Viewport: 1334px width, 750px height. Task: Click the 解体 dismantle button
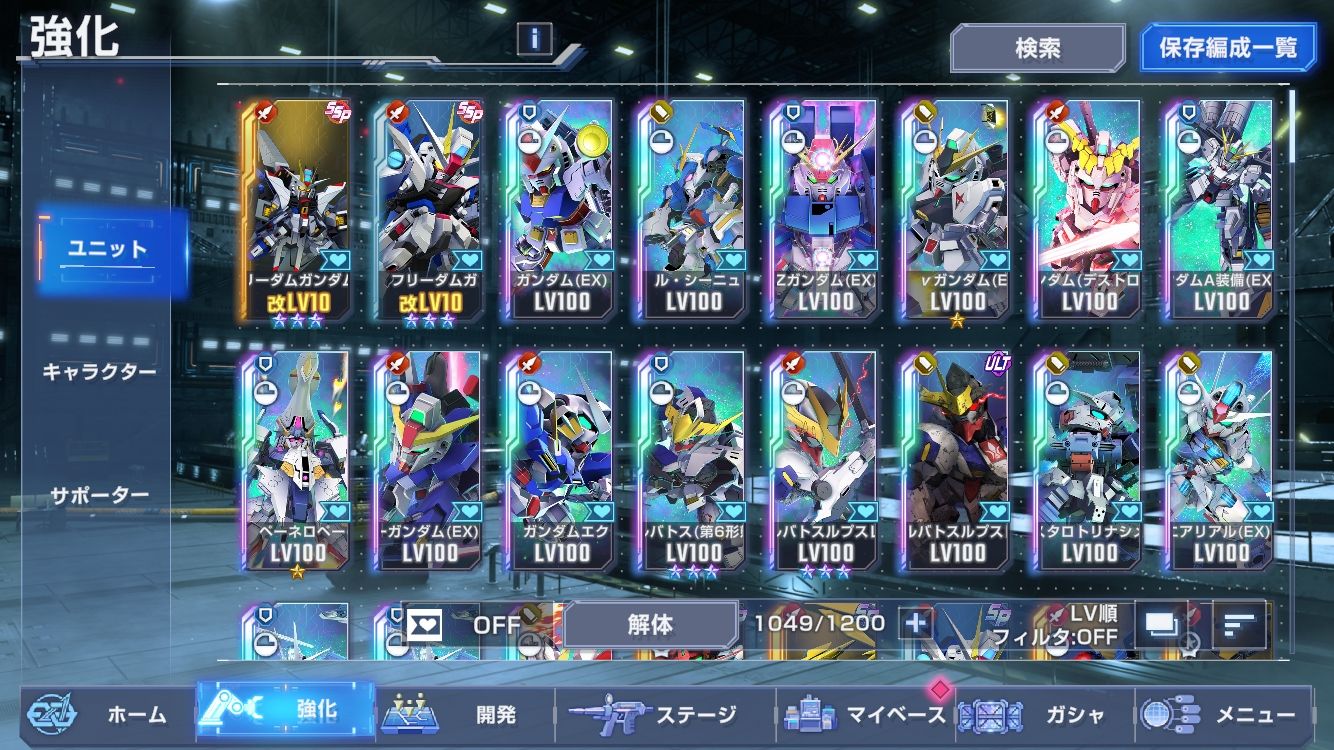(x=650, y=625)
